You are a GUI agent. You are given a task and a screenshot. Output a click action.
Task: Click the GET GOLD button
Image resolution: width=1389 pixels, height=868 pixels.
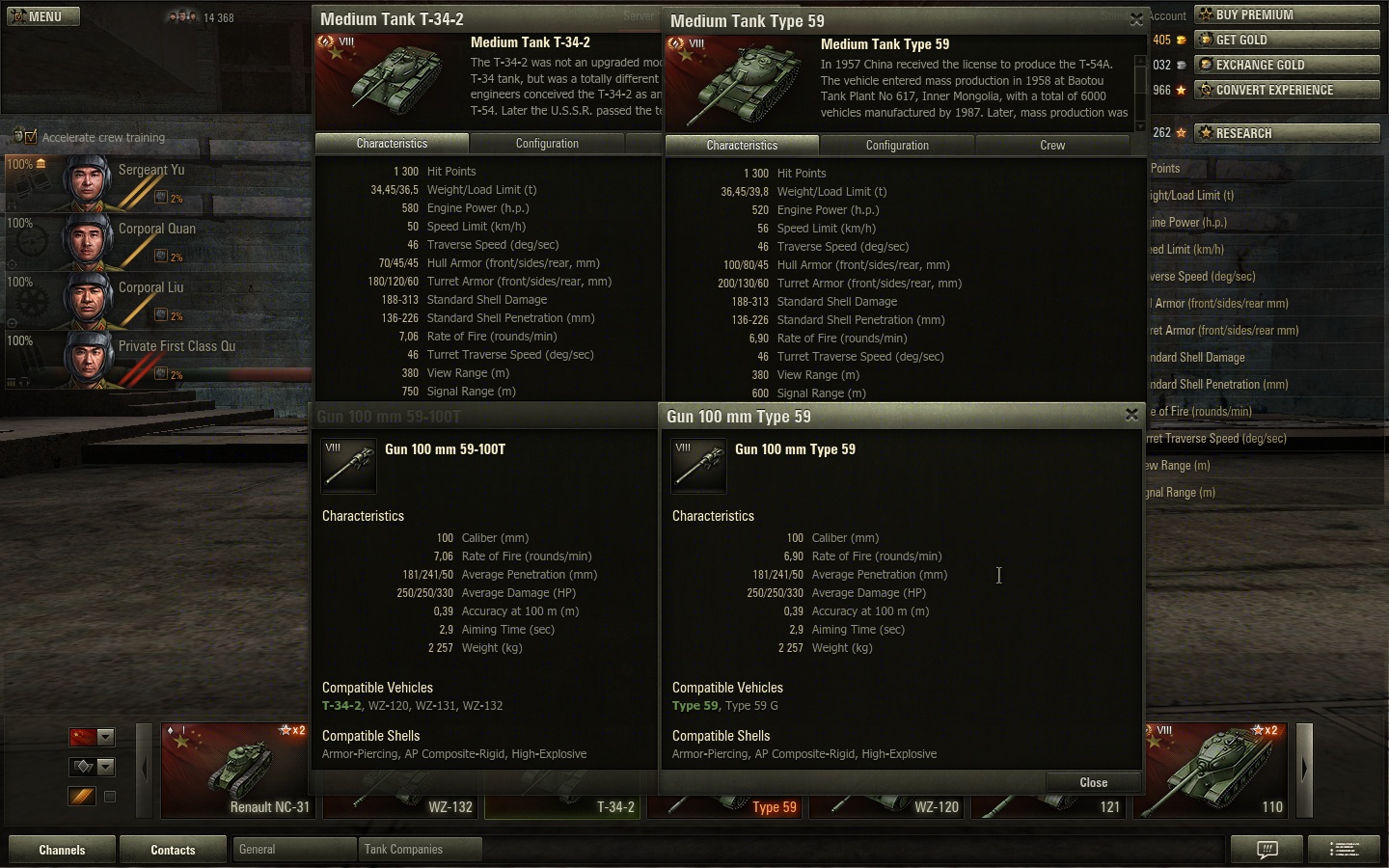(1287, 40)
